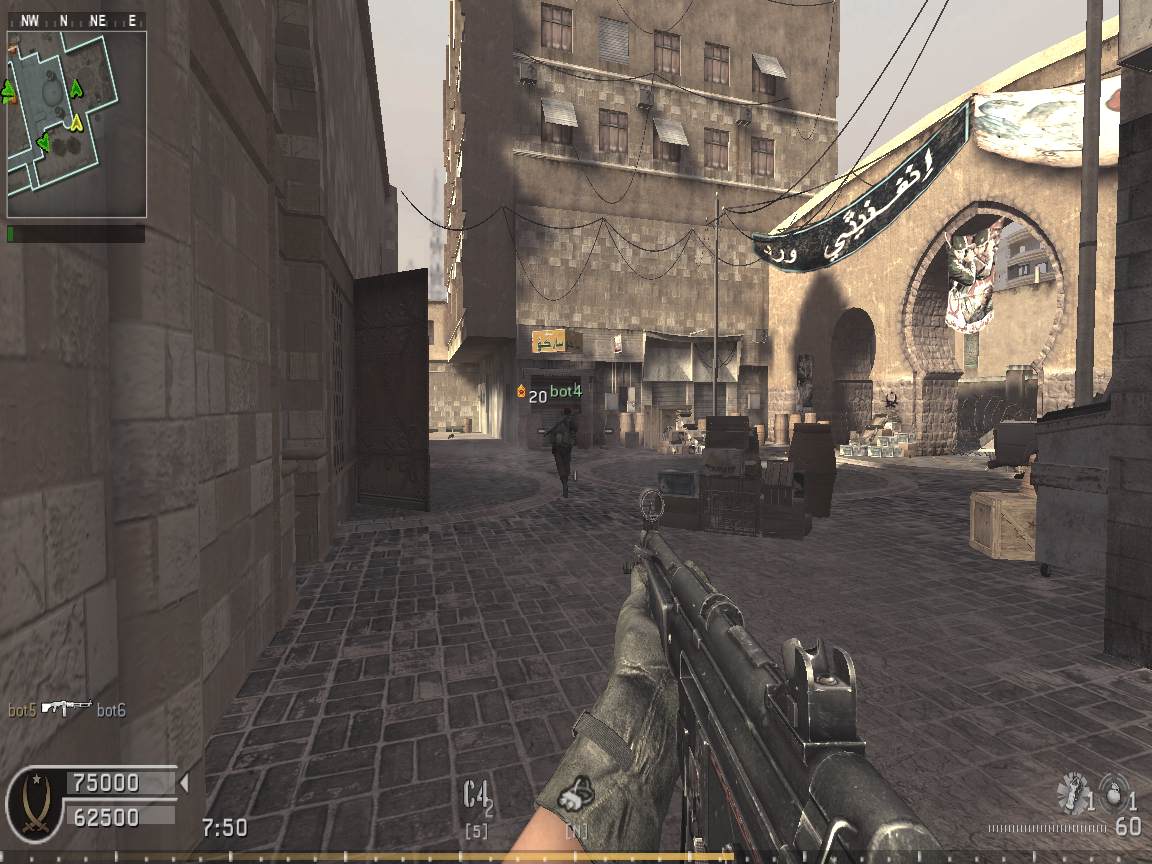The image size is (1152, 864).
Task: Click the bot4 teammate name tag
Action: click(x=565, y=390)
